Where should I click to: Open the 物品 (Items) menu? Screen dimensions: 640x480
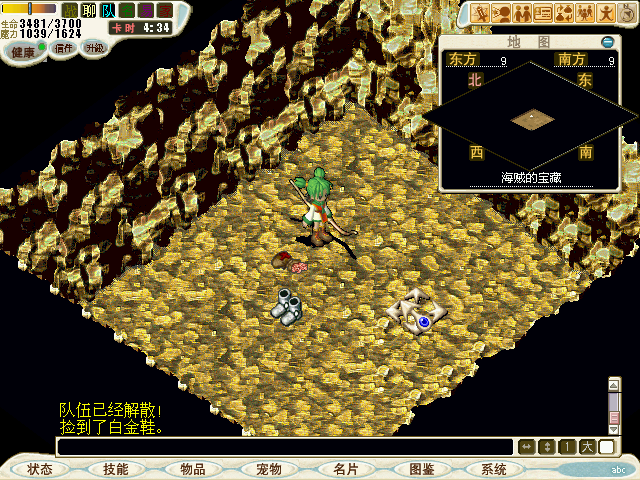(x=192, y=469)
